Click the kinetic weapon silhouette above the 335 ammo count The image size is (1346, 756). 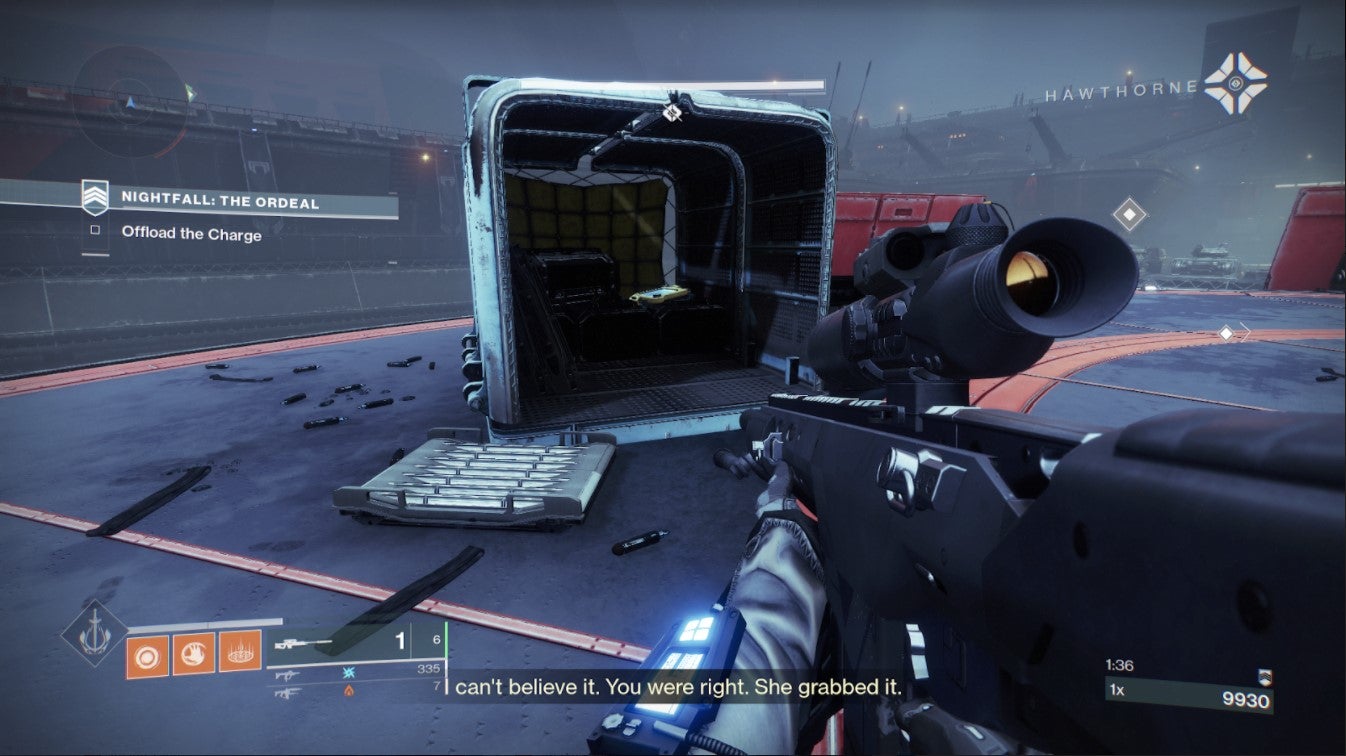(289, 674)
